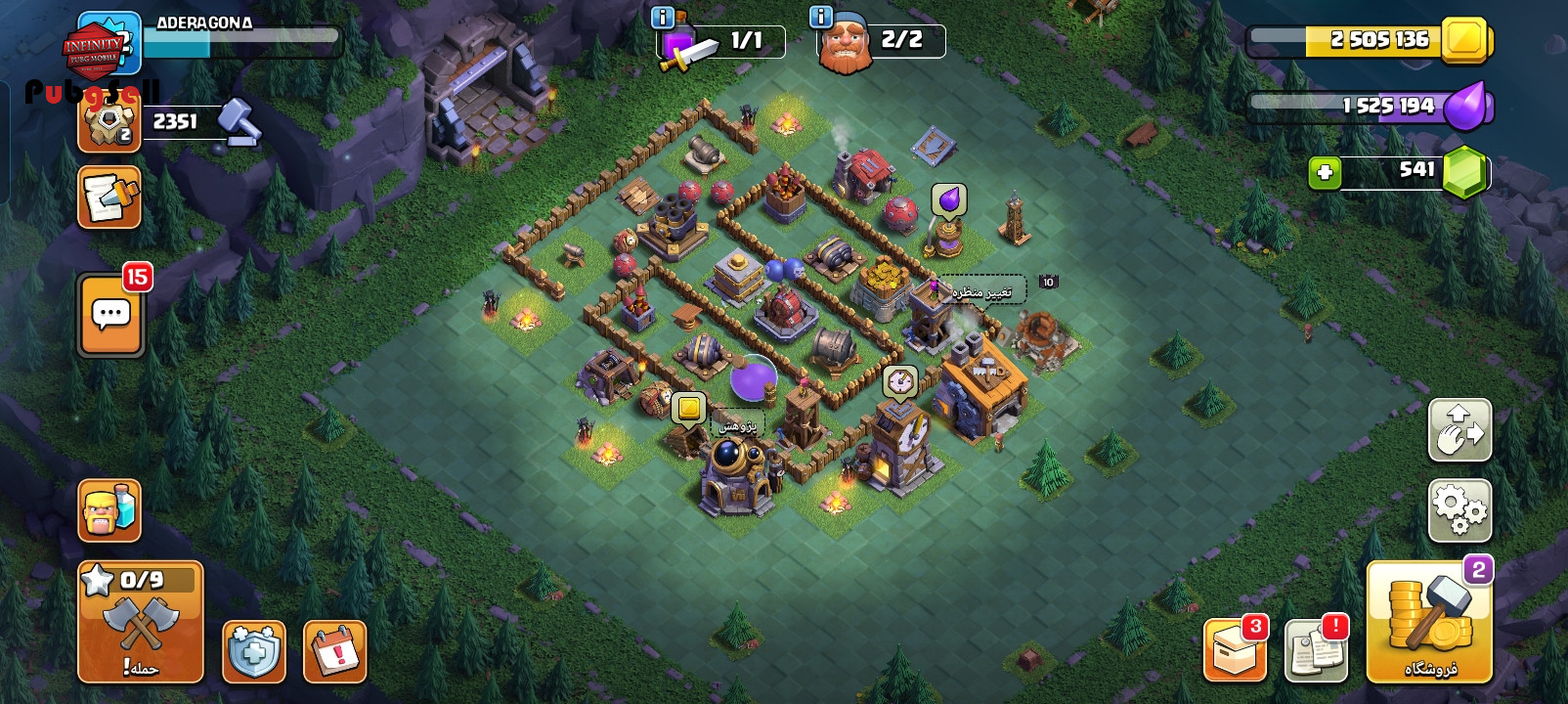Open the gear league badge with 2351 trophies

click(109, 122)
